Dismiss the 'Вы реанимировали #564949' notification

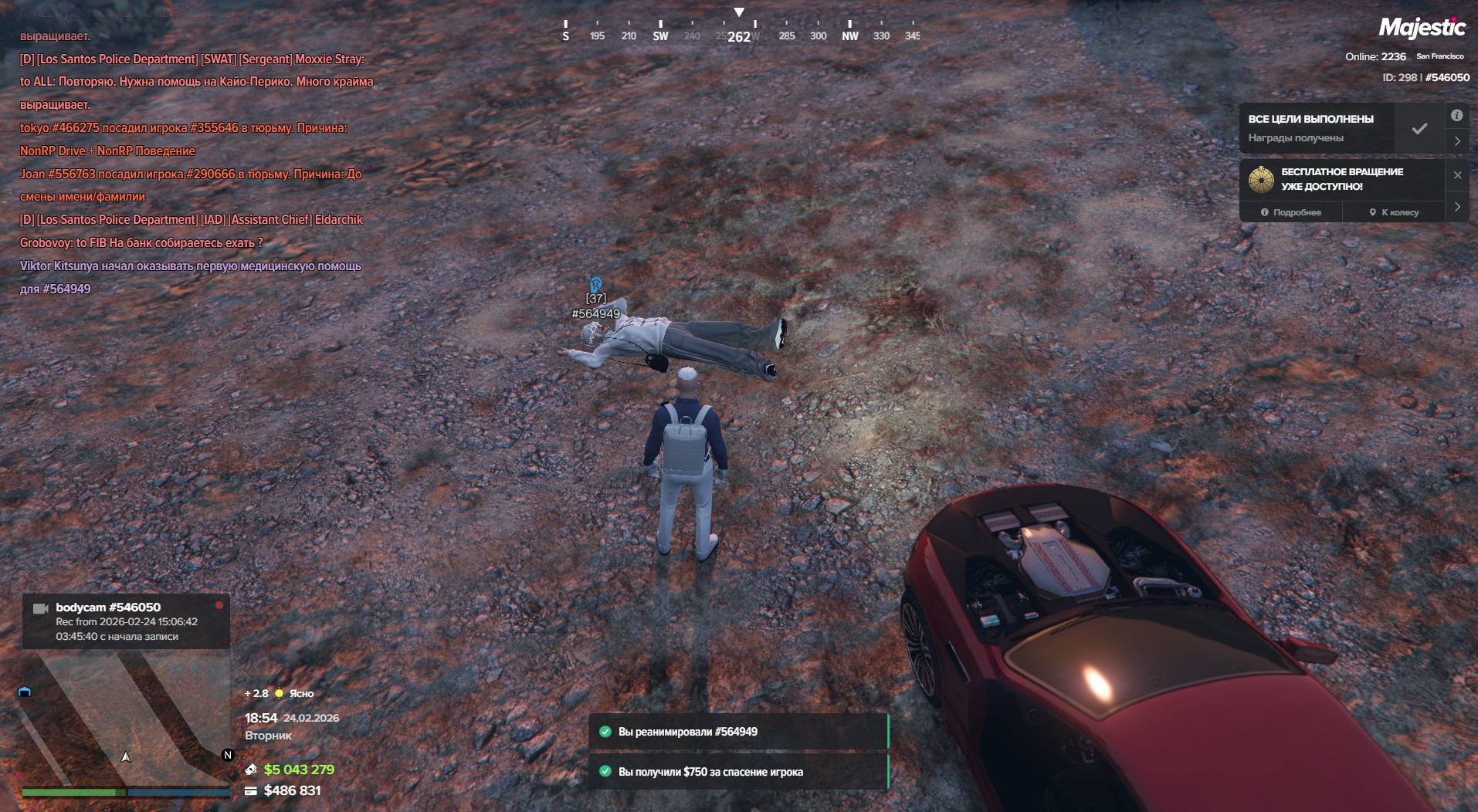[x=737, y=732]
